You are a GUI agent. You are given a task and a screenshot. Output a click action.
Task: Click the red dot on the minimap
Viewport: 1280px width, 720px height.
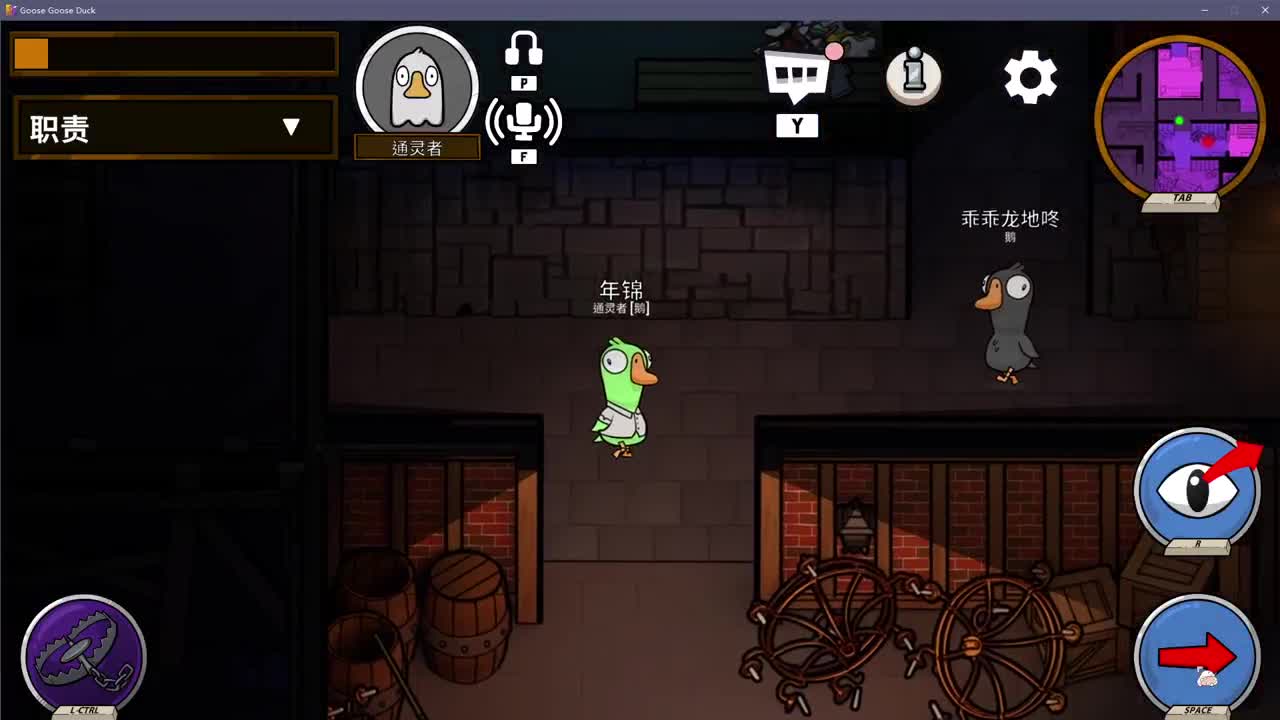click(1209, 142)
